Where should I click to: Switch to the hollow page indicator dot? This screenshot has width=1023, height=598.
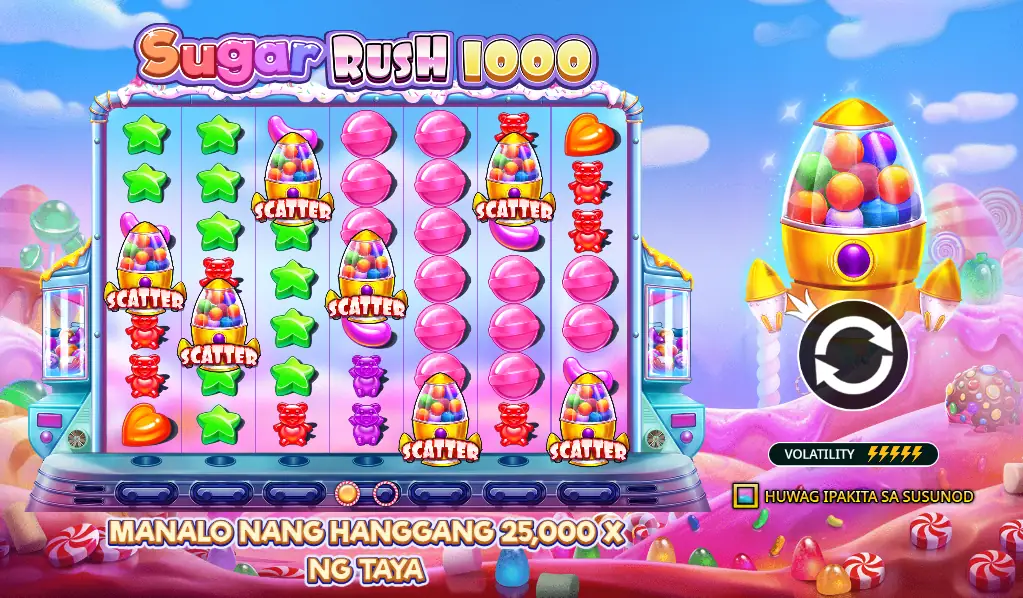(385, 492)
